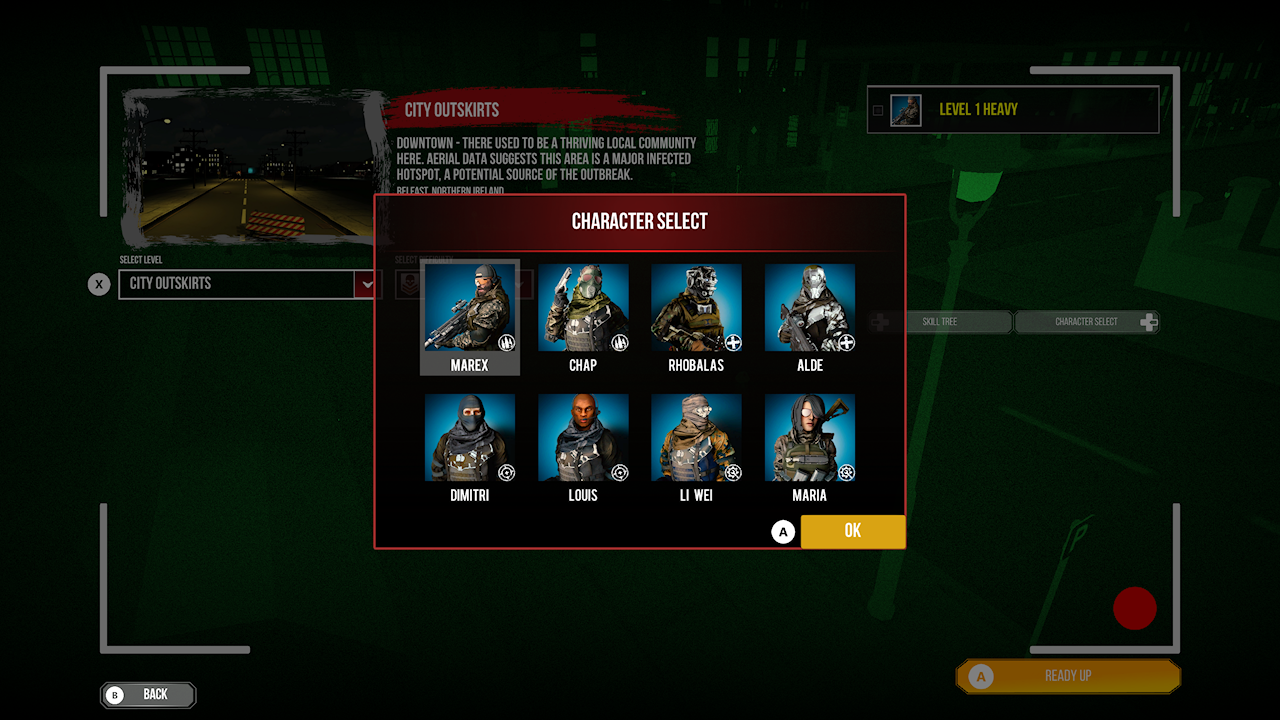
Task: Confirm selection with the OK button
Action: [x=852, y=531]
